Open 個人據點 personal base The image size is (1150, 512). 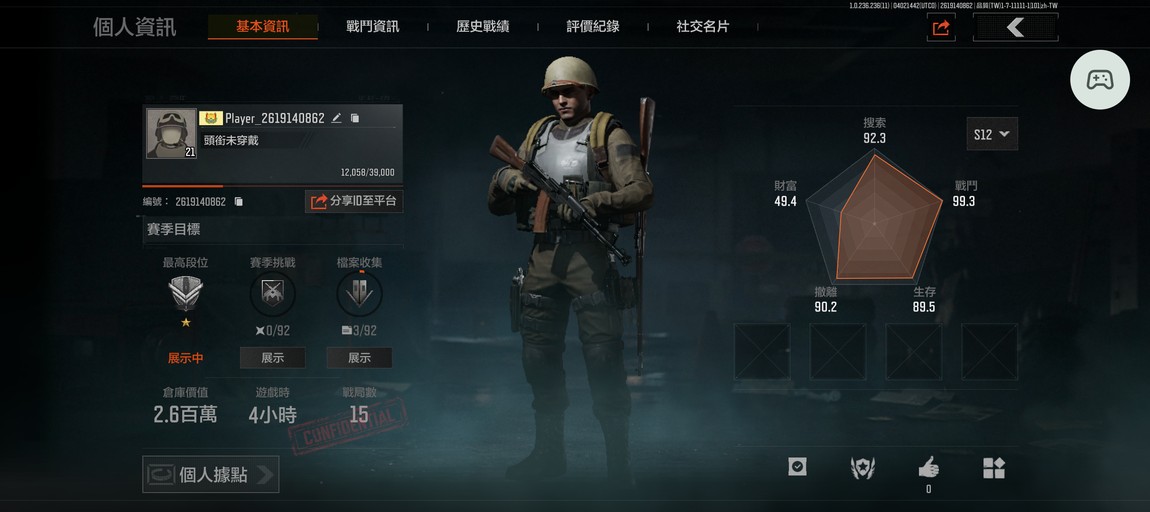pyautogui.click(x=211, y=475)
